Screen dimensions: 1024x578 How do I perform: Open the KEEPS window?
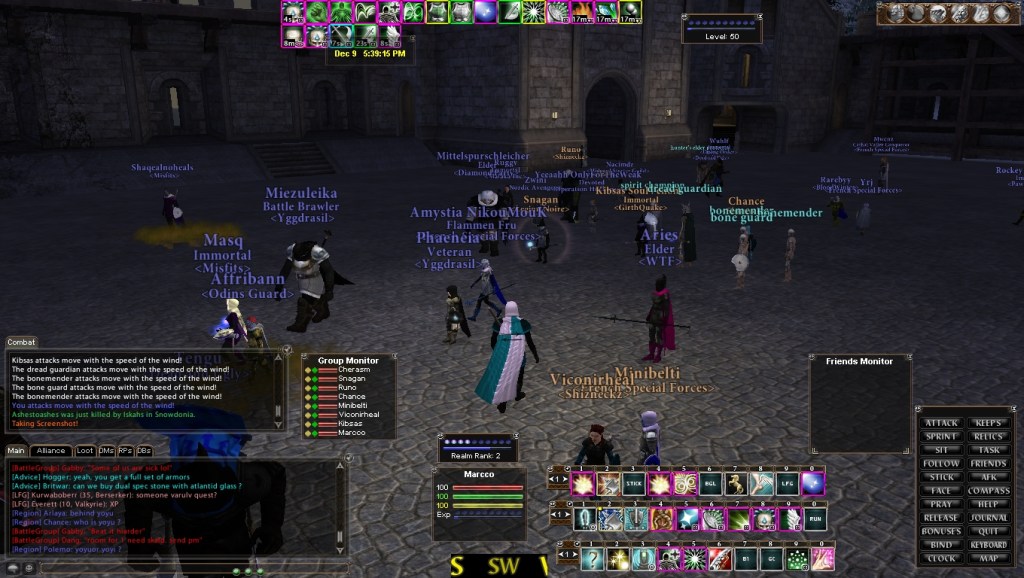point(988,423)
